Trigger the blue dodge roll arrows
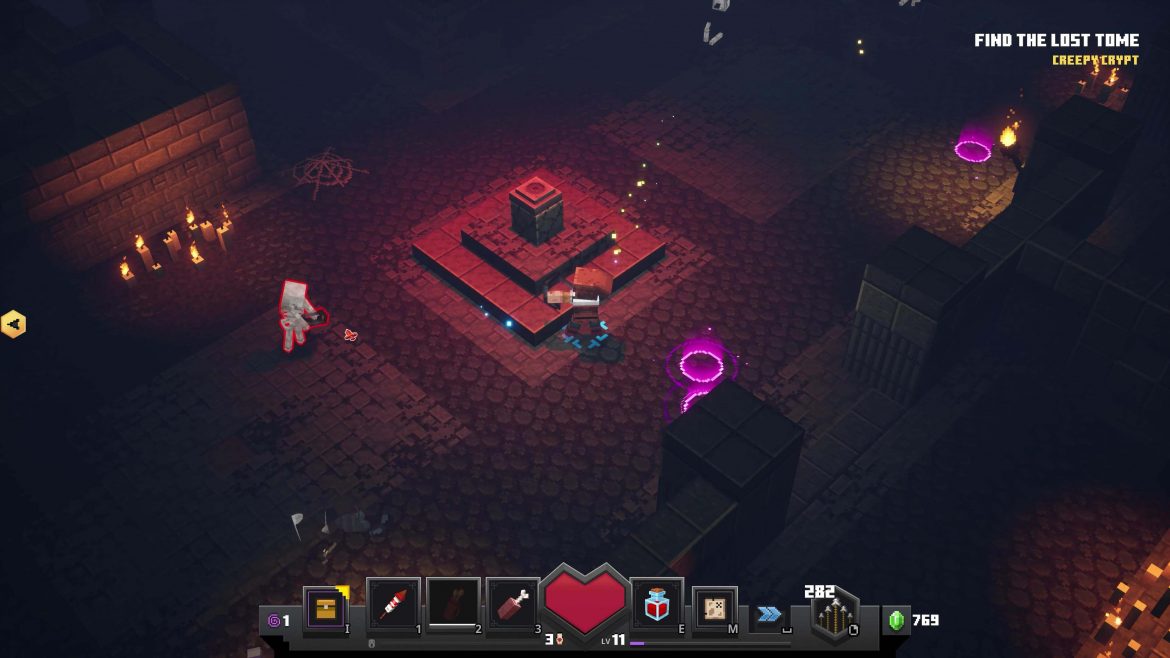The width and height of the screenshot is (1170, 658). coord(769,614)
